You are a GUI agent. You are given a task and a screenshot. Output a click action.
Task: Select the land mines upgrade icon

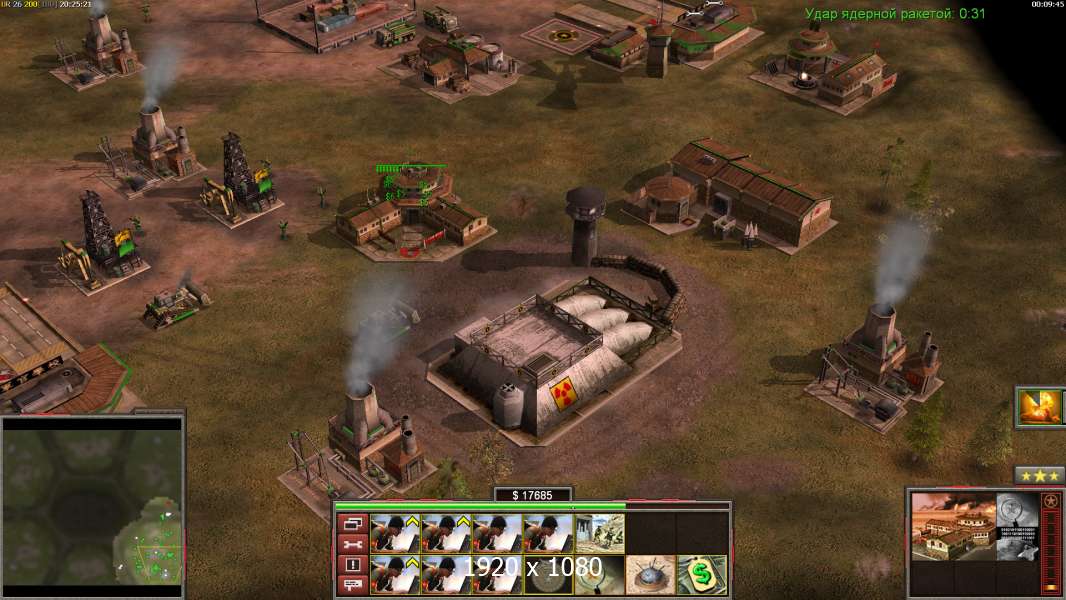[x=650, y=574]
